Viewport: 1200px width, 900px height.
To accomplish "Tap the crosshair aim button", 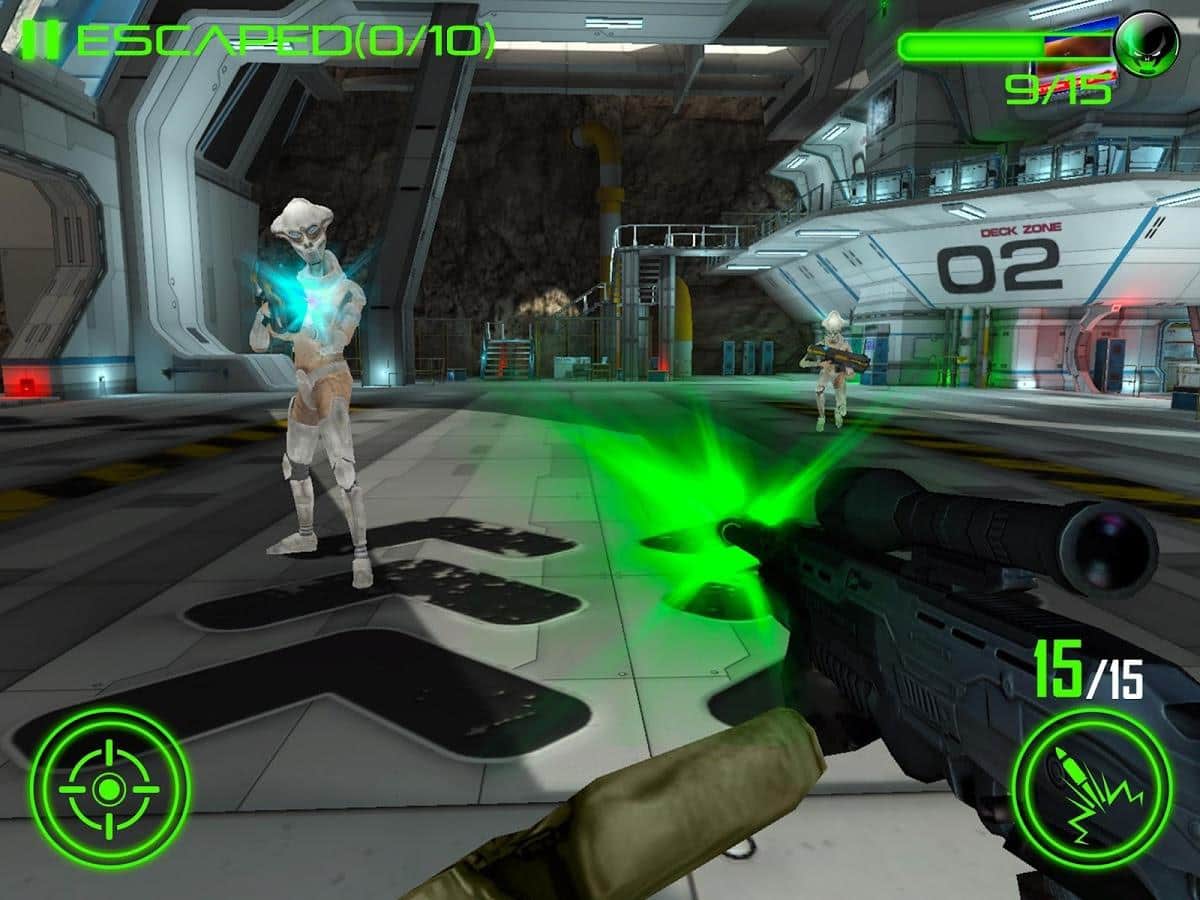I will (x=109, y=788).
